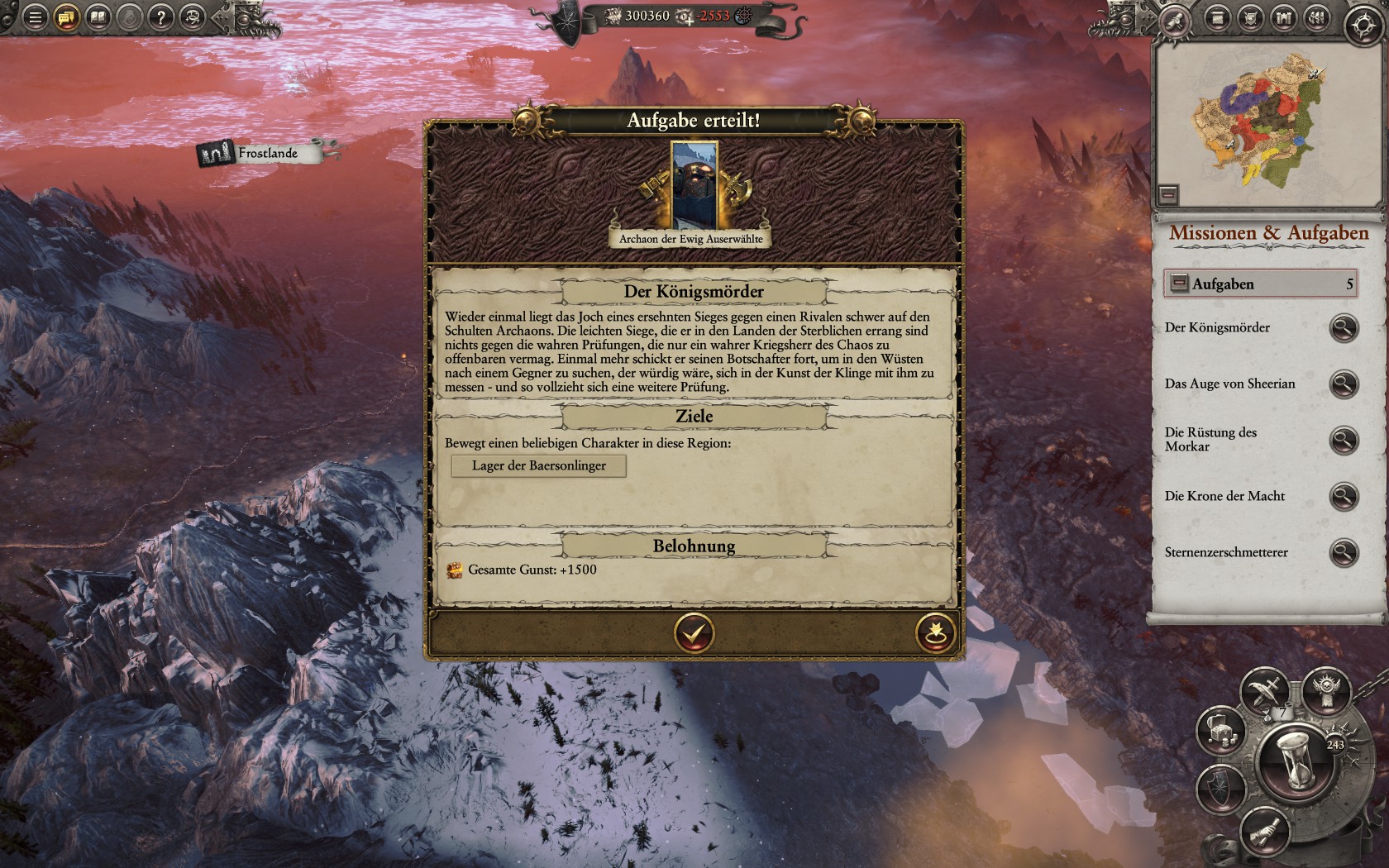Zoom to quest location via the gold button
This screenshot has width=1389, height=868.
click(x=935, y=633)
